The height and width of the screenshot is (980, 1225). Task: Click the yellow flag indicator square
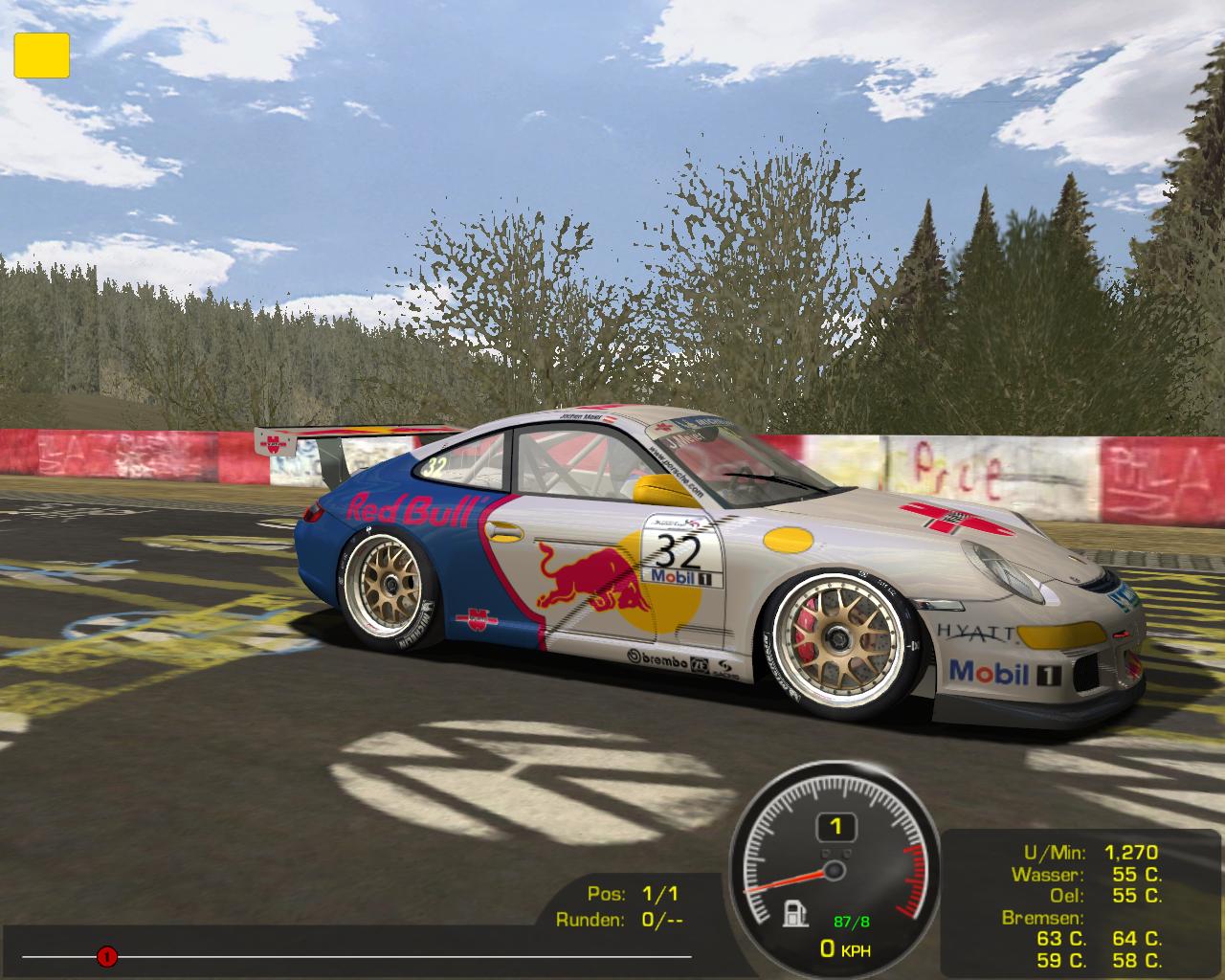coord(41,55)
